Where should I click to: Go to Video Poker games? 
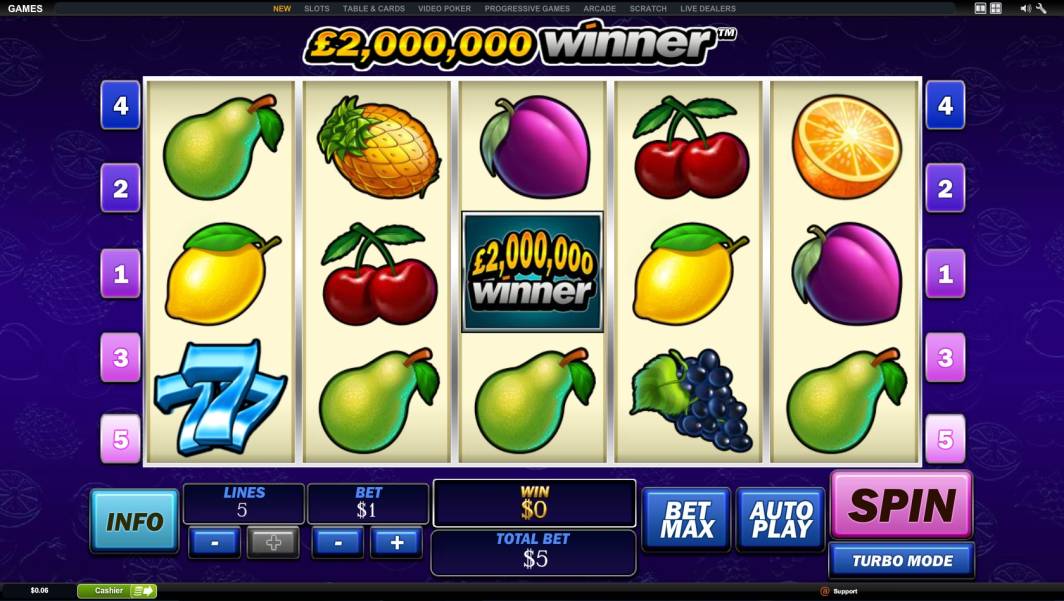[444, 9]
